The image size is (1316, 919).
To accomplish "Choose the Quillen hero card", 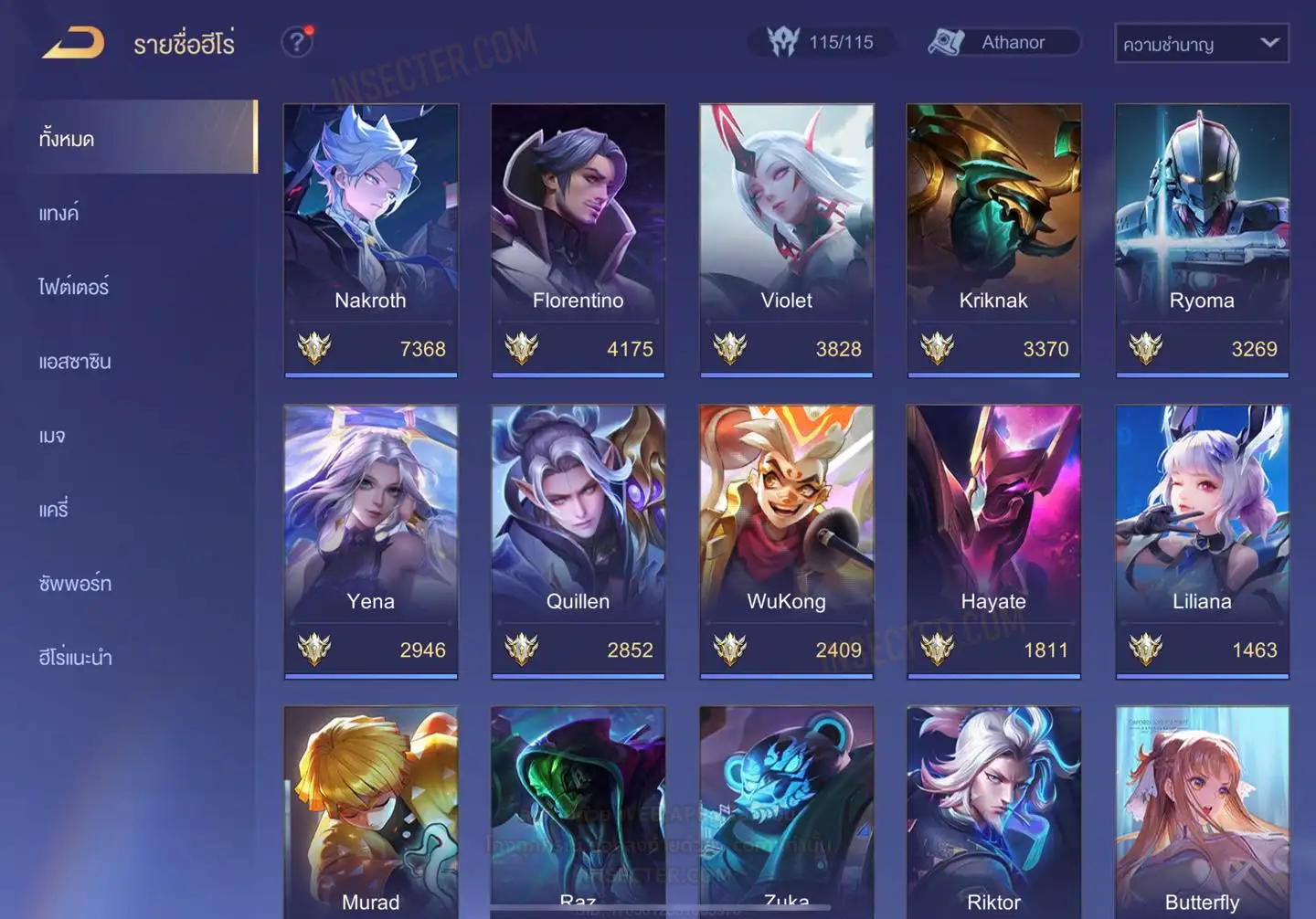I will [x=578, y=541].
